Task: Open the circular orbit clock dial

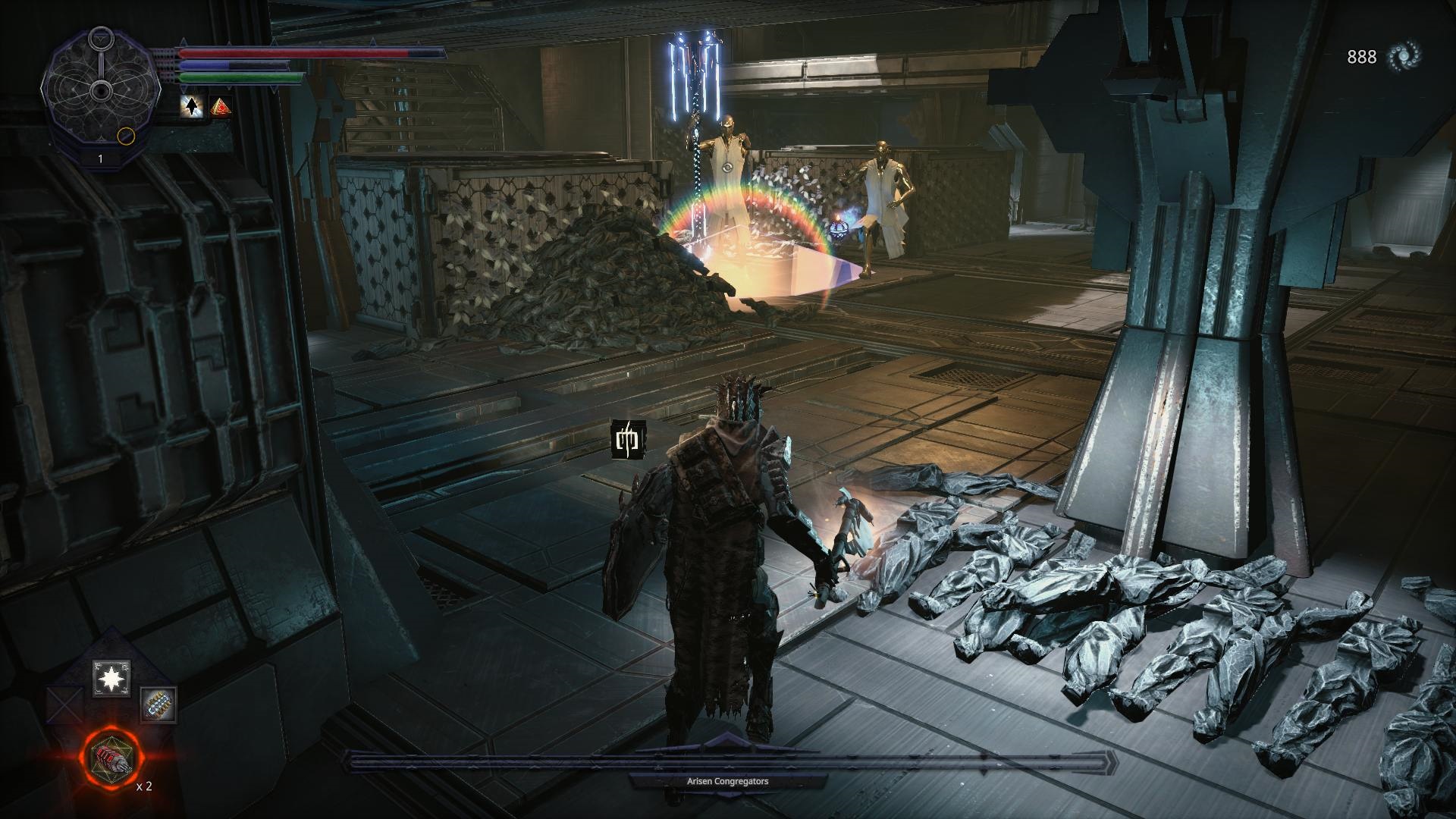Action: [100, 93]
